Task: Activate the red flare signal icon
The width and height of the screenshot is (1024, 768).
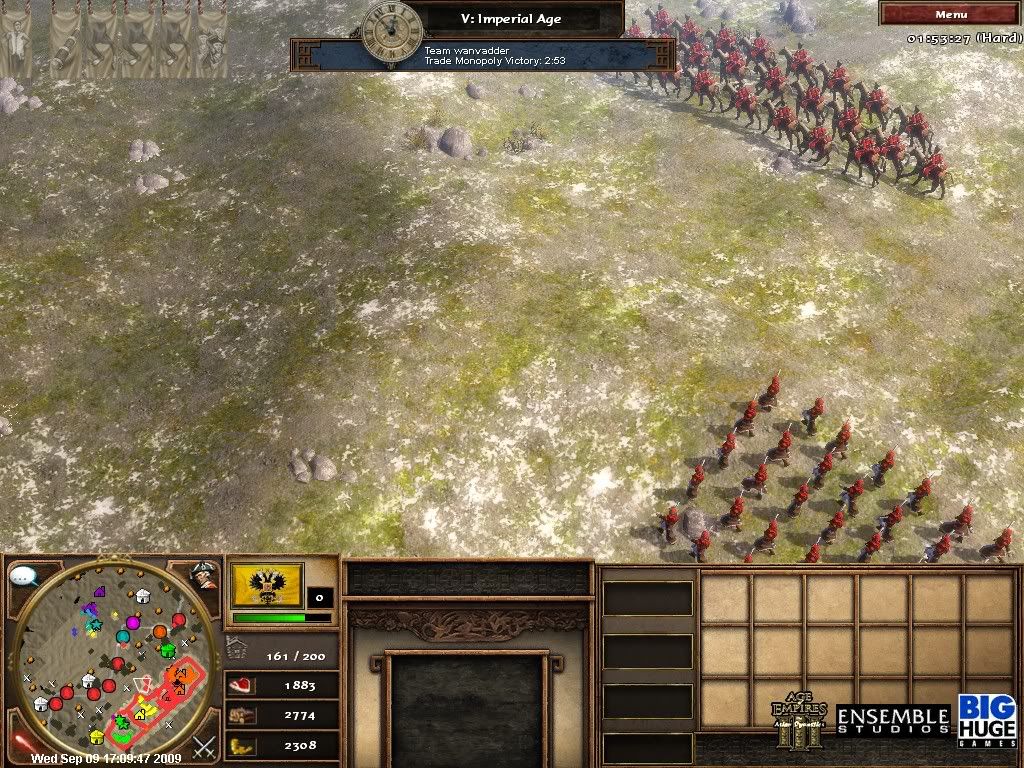Action: [x=22, y=743]
